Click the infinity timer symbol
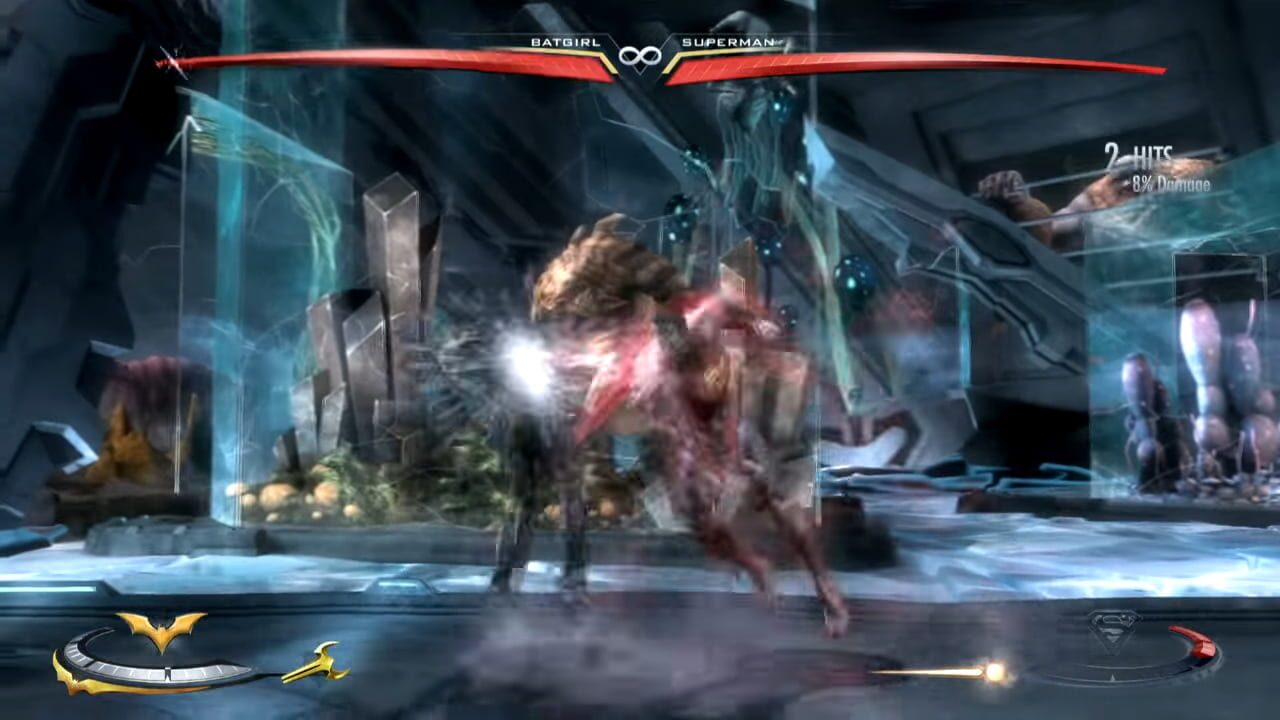This screenshot has height=720, width=1280. coord(640,58)
